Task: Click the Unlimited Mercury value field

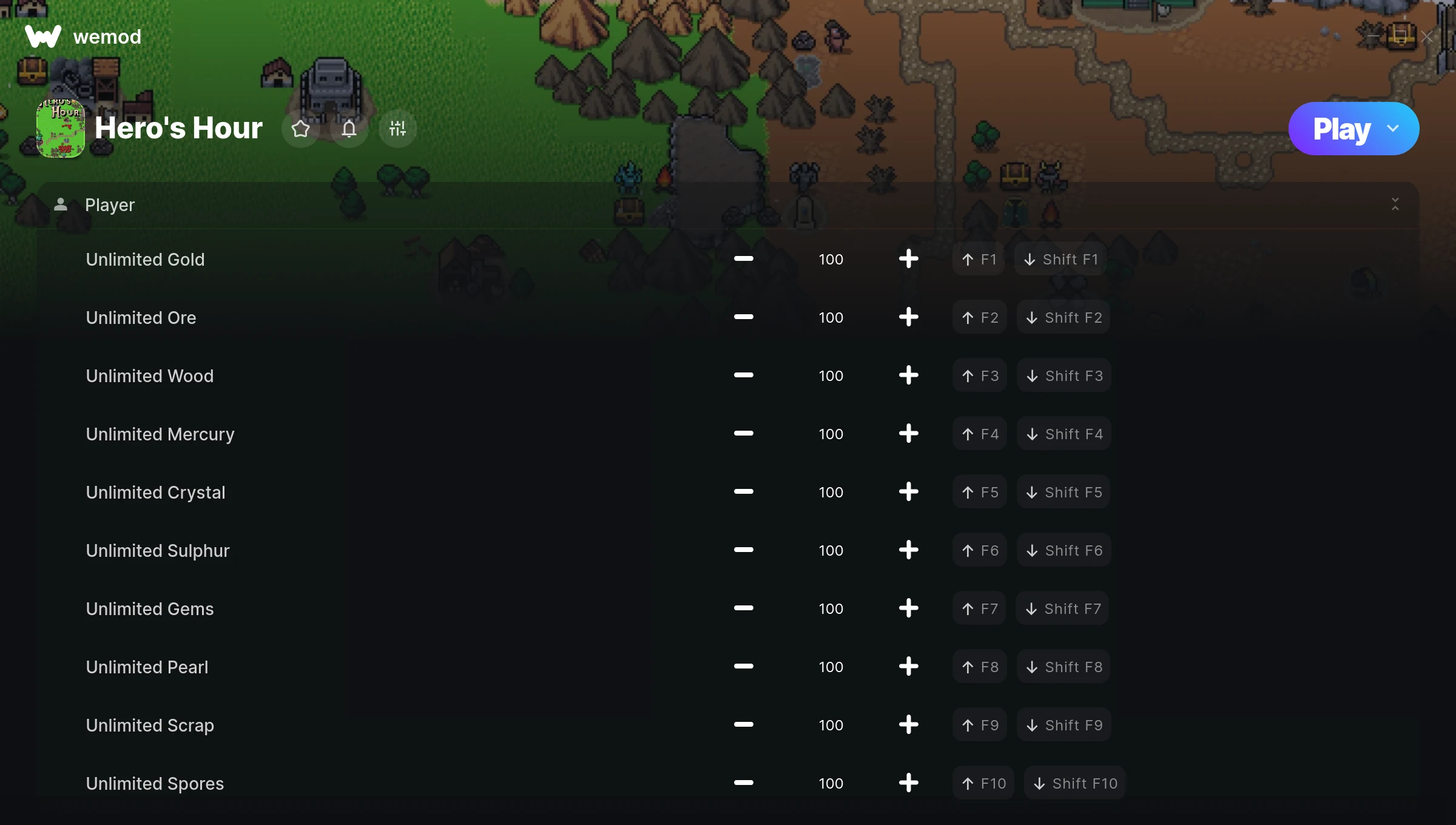Action: coord(831,434)
